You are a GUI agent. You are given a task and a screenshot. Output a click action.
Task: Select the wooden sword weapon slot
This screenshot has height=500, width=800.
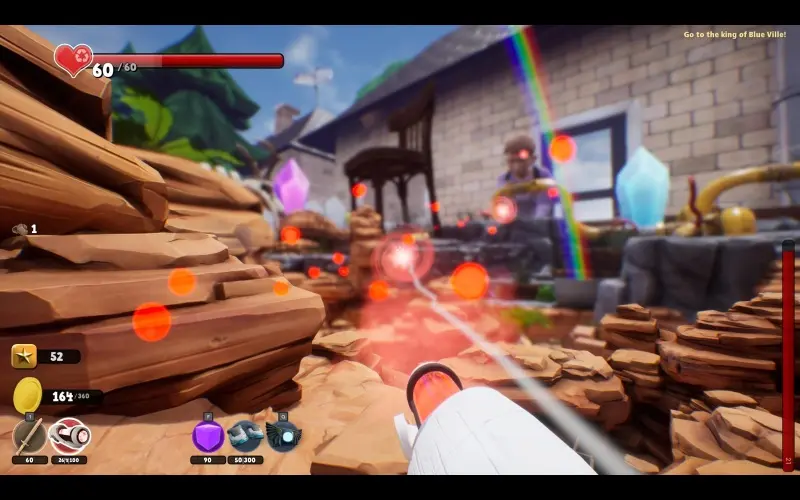(x=29, y=436)
